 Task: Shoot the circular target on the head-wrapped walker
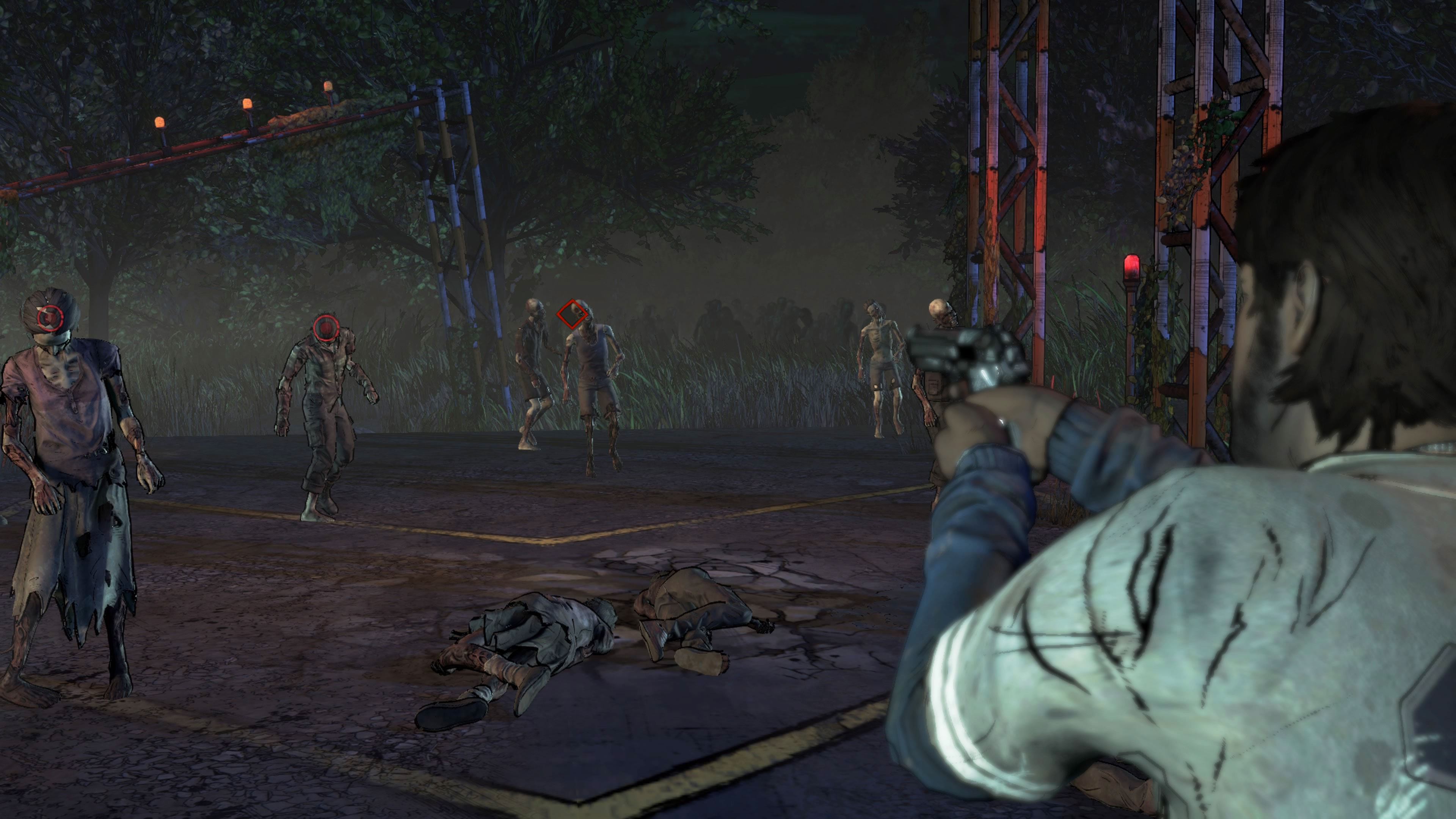point(49,318)
